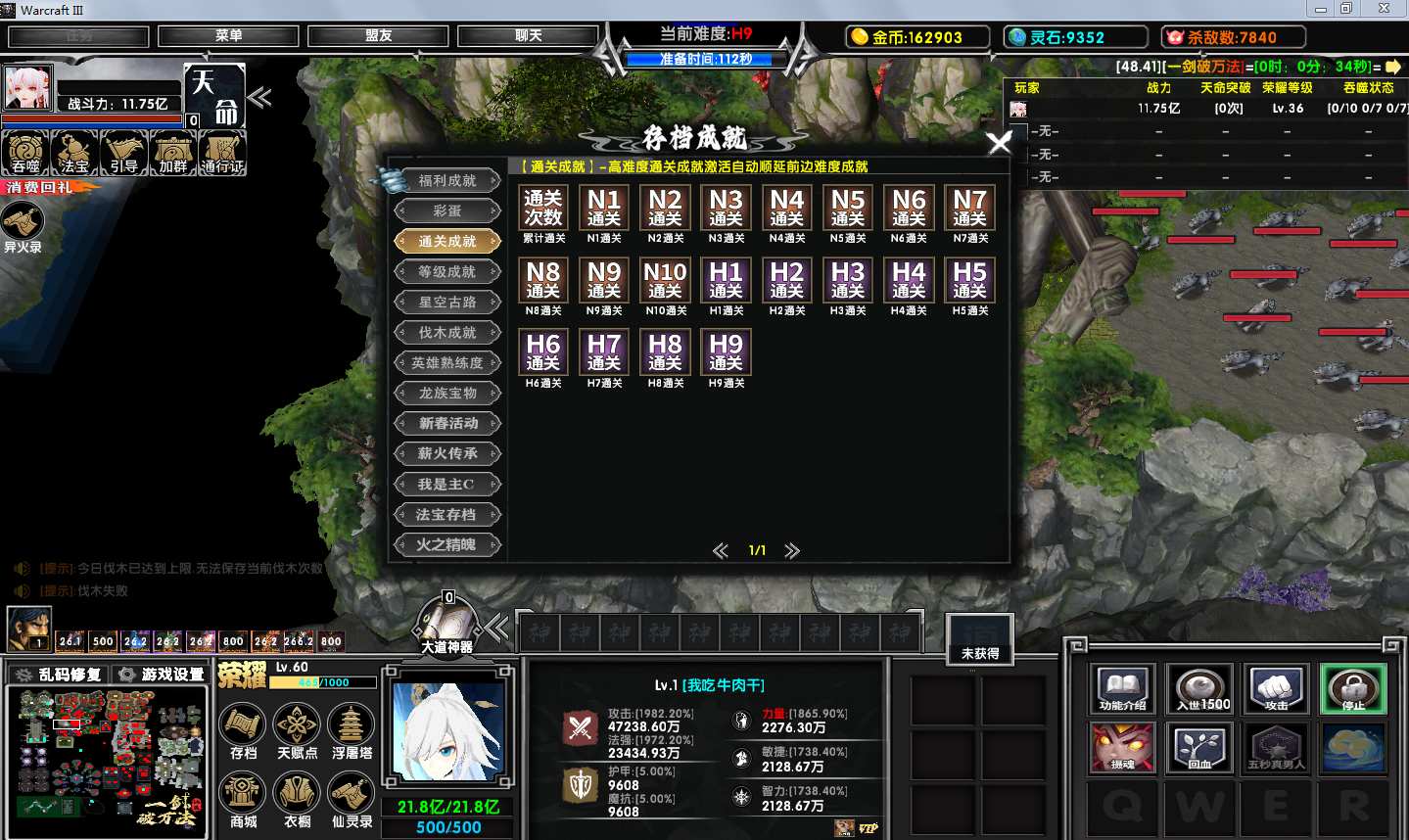Go to the next achievement page arrow
Image resolution: width=1409 pixels, height=840 pixels.
[792, 551]
